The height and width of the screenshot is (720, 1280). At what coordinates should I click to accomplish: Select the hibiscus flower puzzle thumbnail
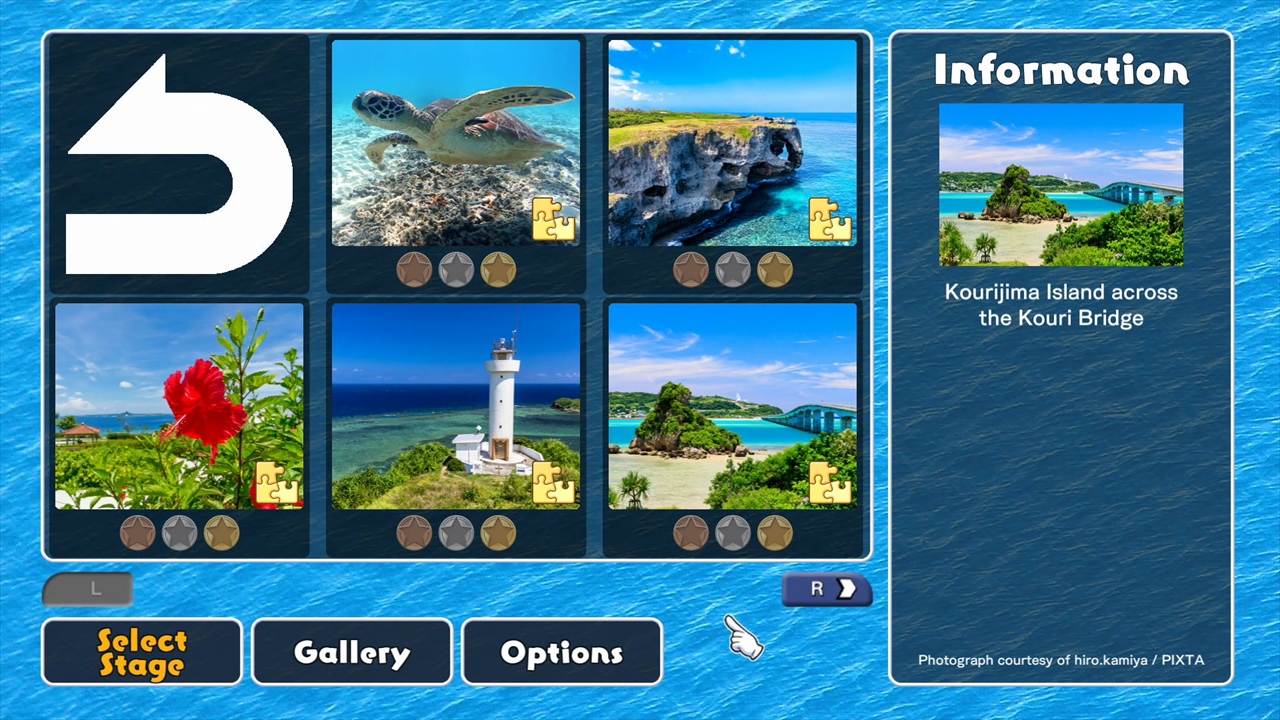point(178,405)
